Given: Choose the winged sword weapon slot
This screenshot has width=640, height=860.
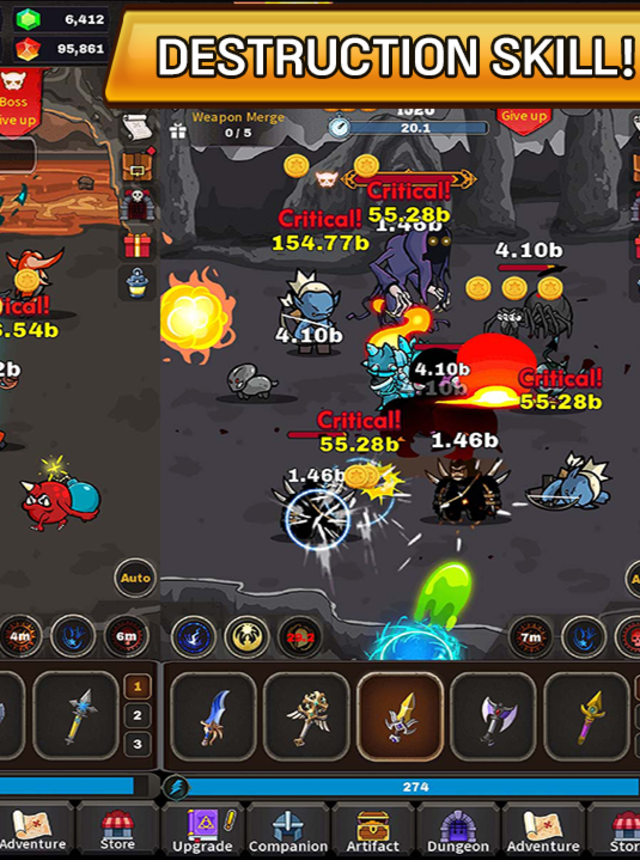Looking at the screenshot, I should (x=306, y=716).
